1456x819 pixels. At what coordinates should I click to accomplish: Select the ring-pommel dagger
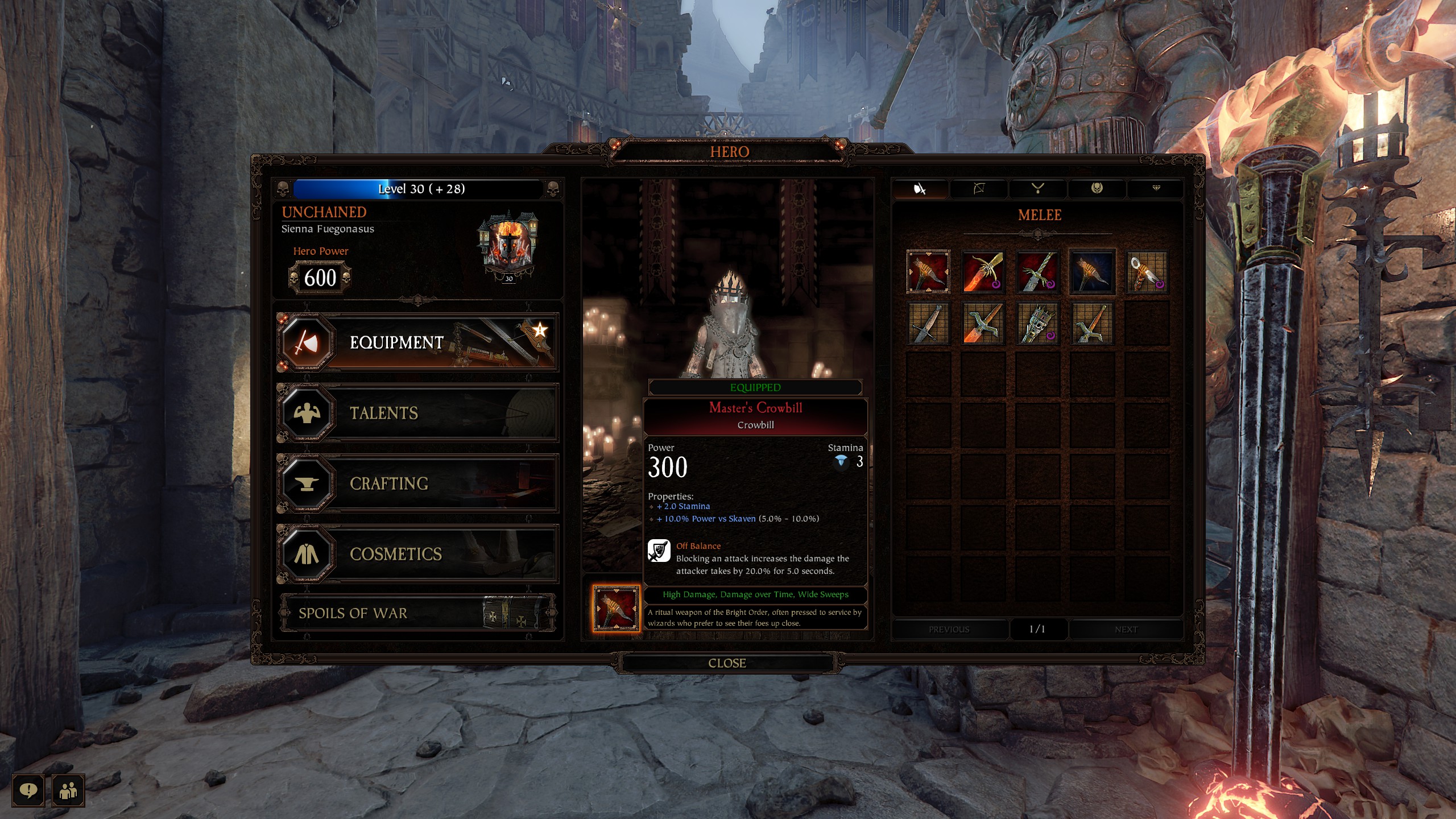[1147, 272]
